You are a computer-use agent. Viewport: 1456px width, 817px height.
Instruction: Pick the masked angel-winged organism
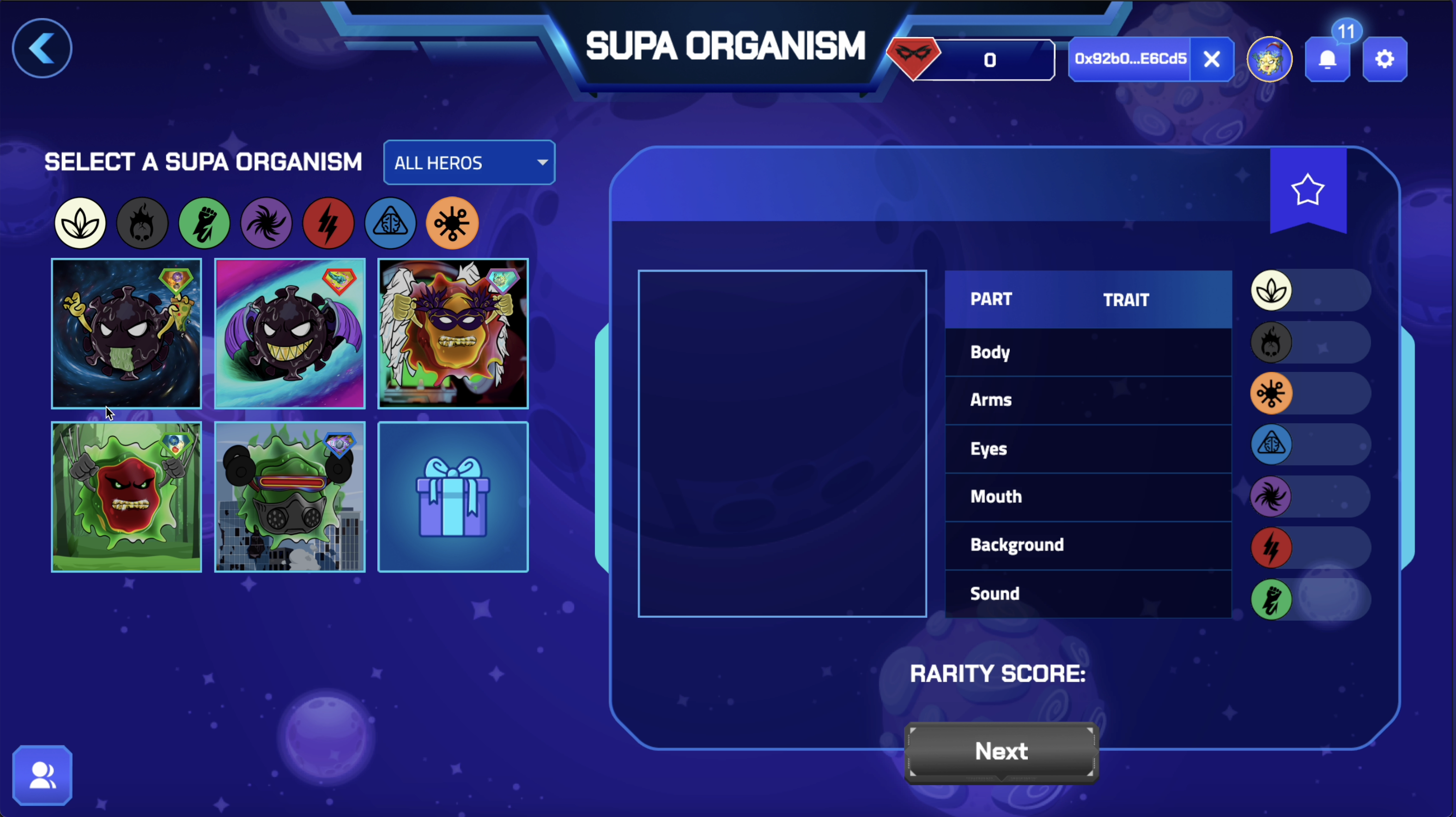[453, 334]
